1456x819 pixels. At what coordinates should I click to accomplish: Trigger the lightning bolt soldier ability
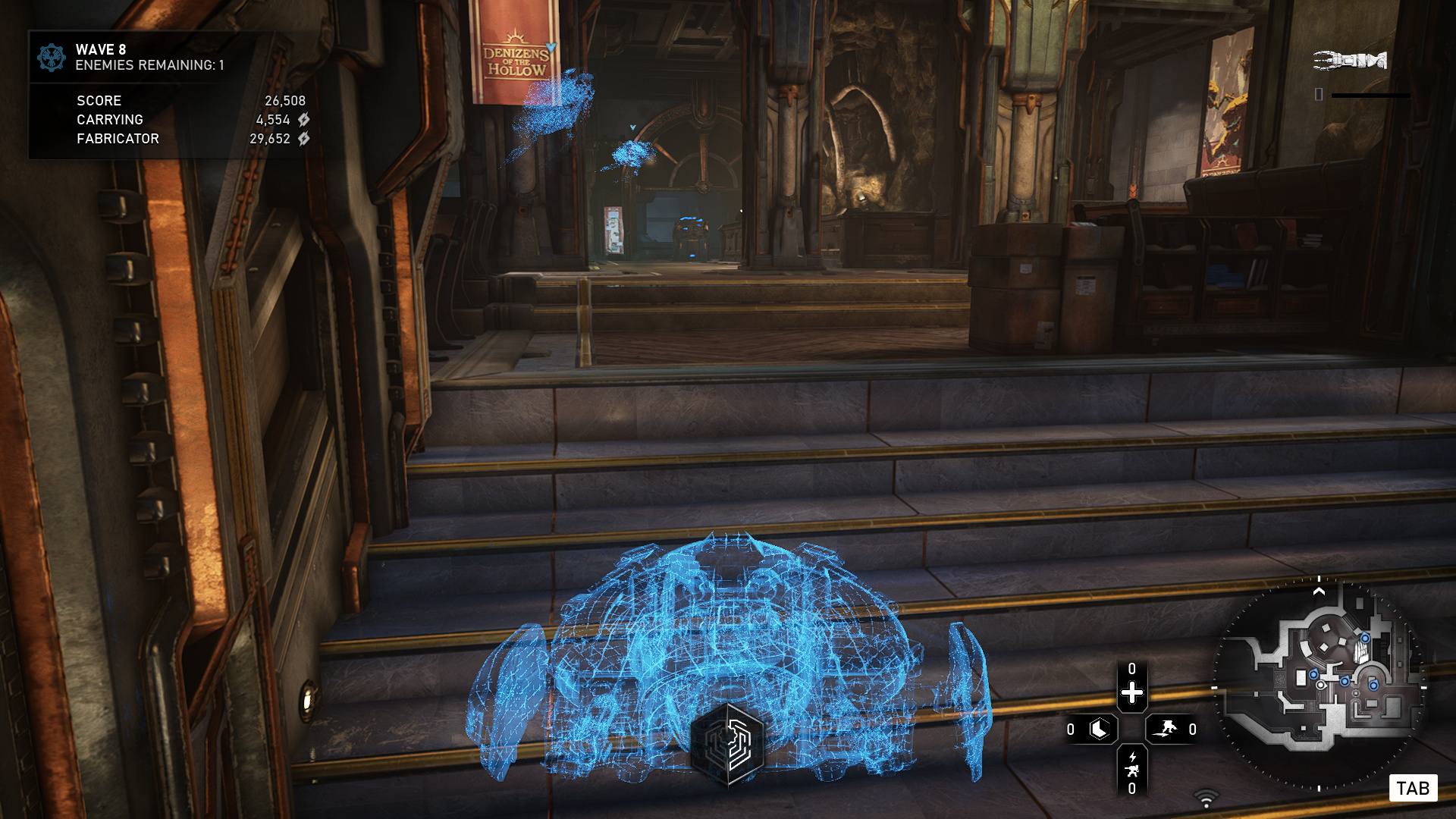tap(1131, 764)
